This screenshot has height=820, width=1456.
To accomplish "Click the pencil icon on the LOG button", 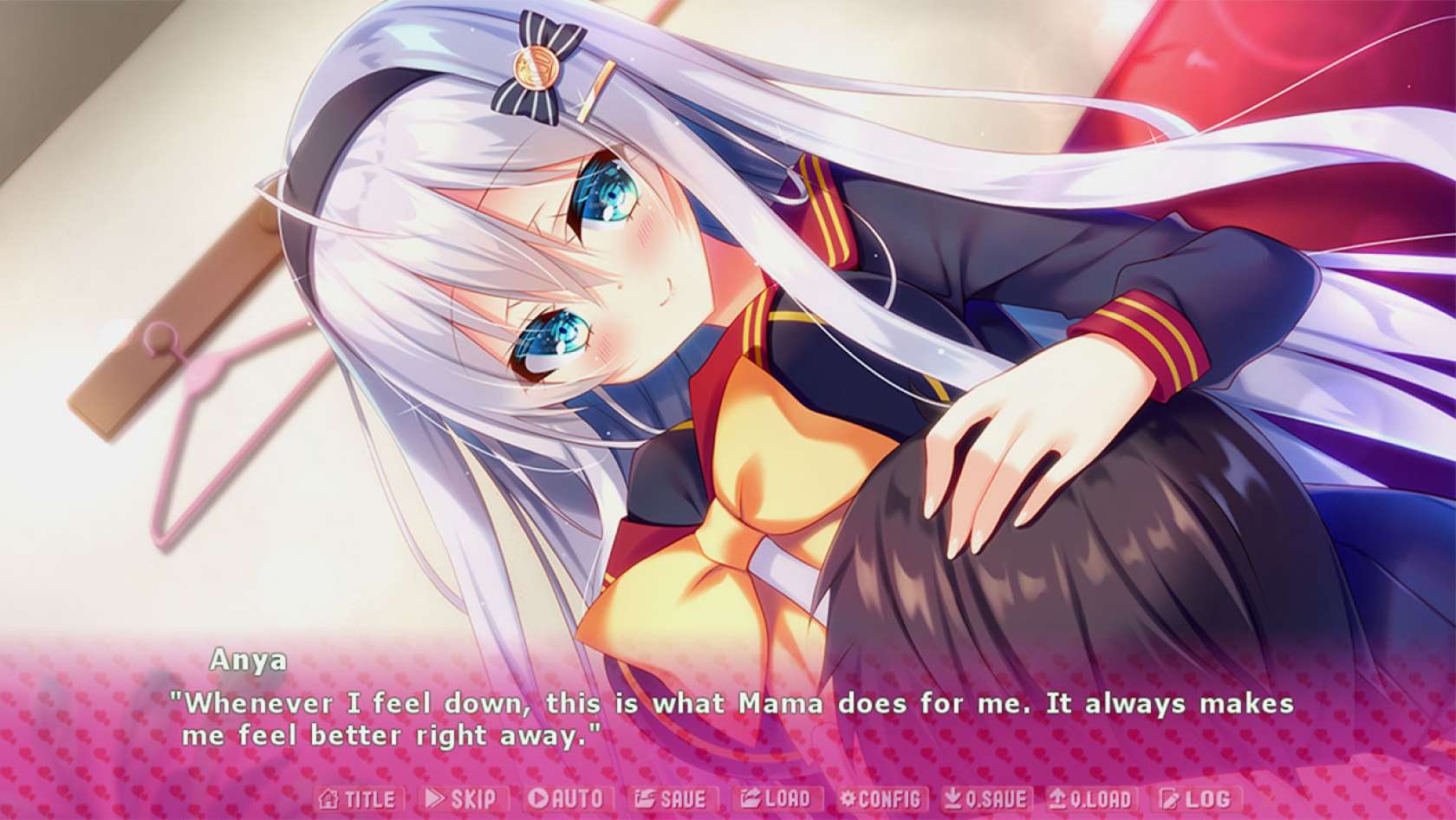I will pyautogui.click(x=1167, y=799).
